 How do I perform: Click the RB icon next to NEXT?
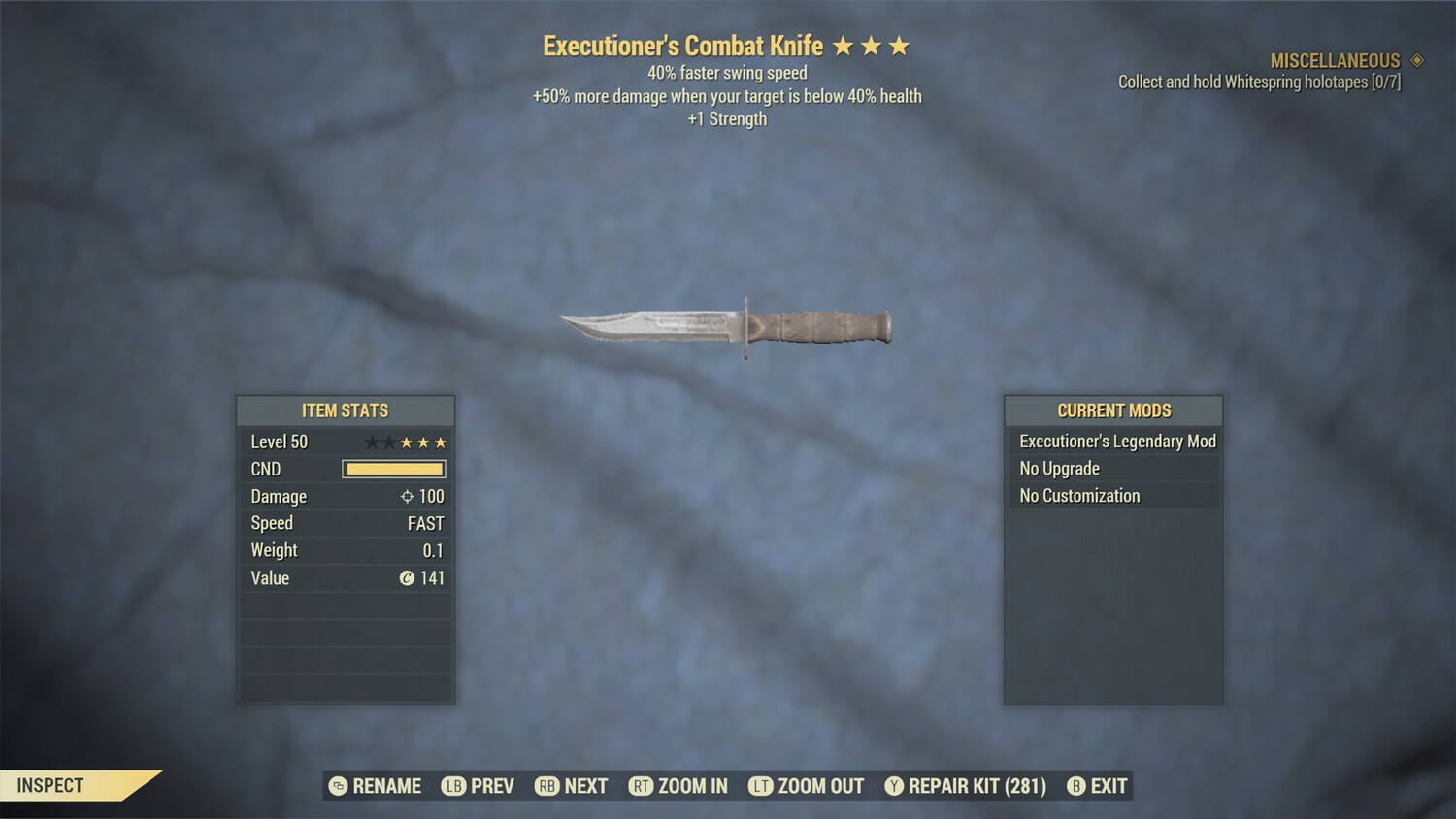(546, 786)
